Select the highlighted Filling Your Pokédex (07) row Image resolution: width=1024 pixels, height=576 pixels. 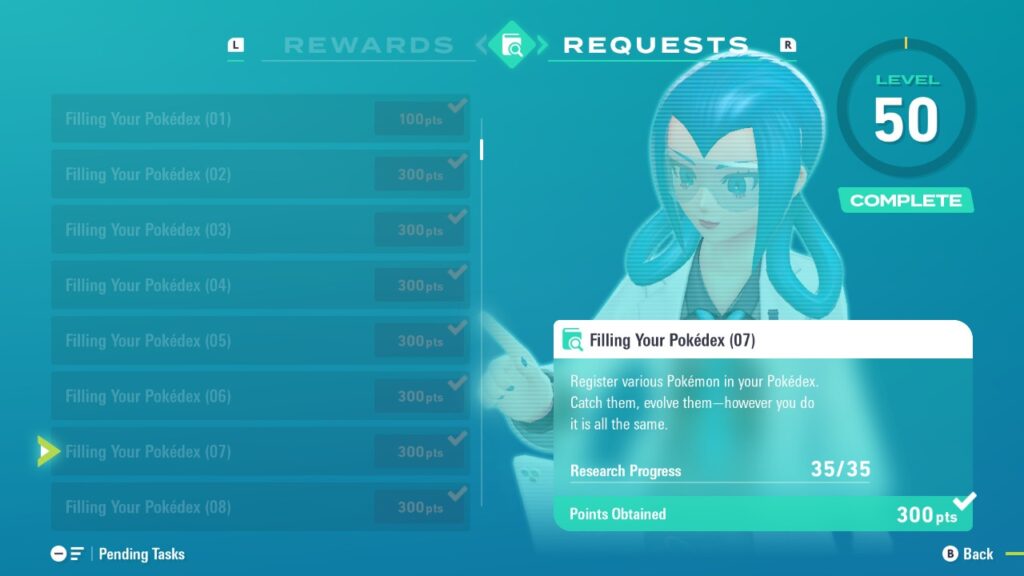260,452
